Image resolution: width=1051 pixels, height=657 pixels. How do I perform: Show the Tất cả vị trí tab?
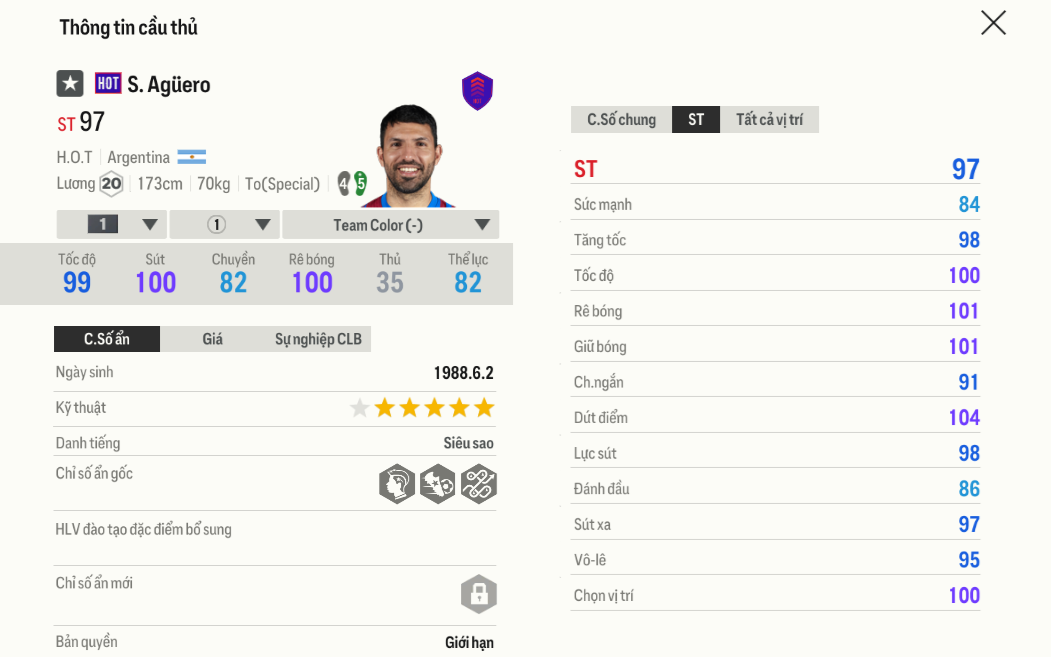[x=769, y=120]
